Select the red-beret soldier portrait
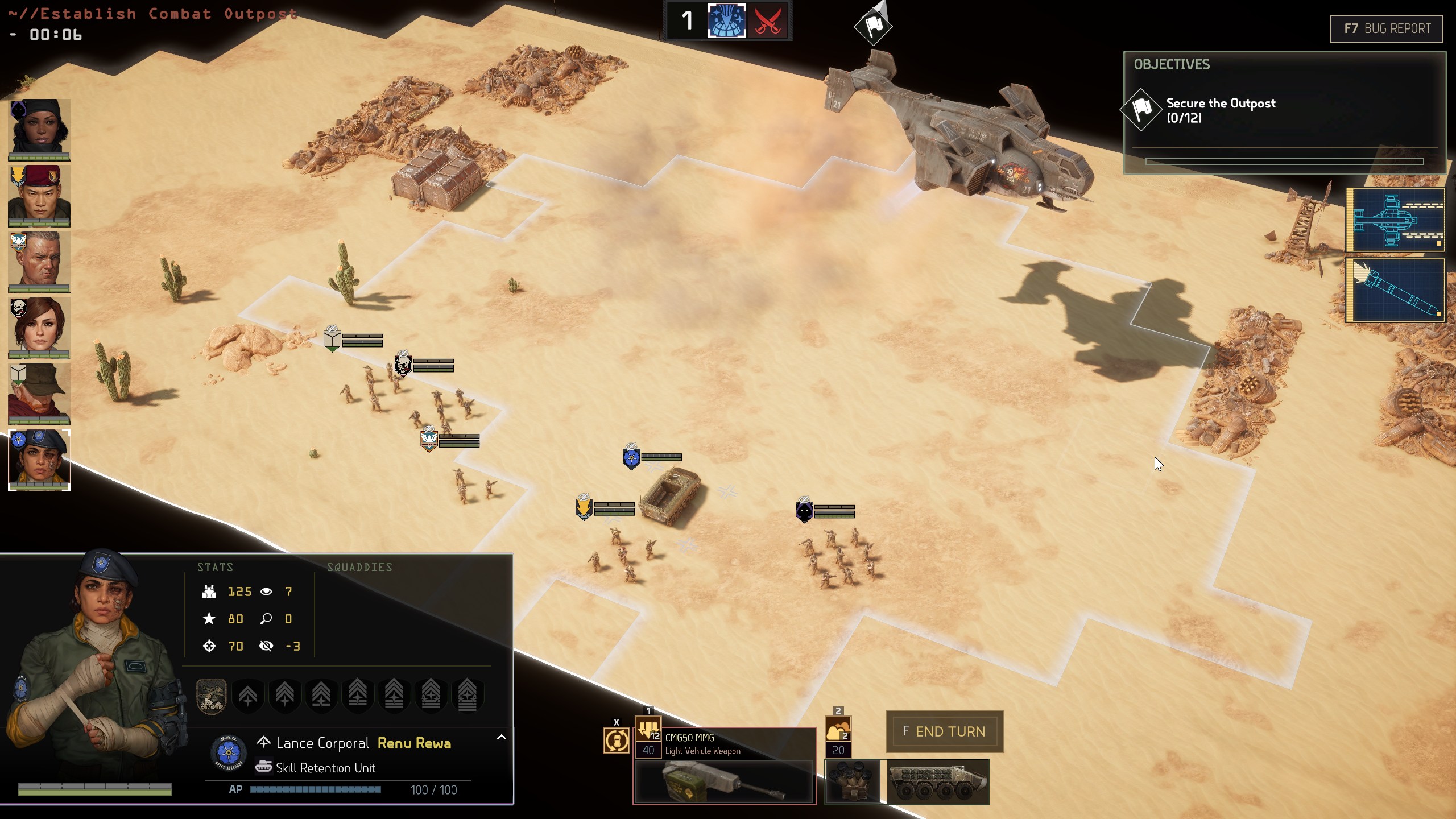Image resolution: width=1456 pixels, height=819 pixels. click(x=39, y=195)
